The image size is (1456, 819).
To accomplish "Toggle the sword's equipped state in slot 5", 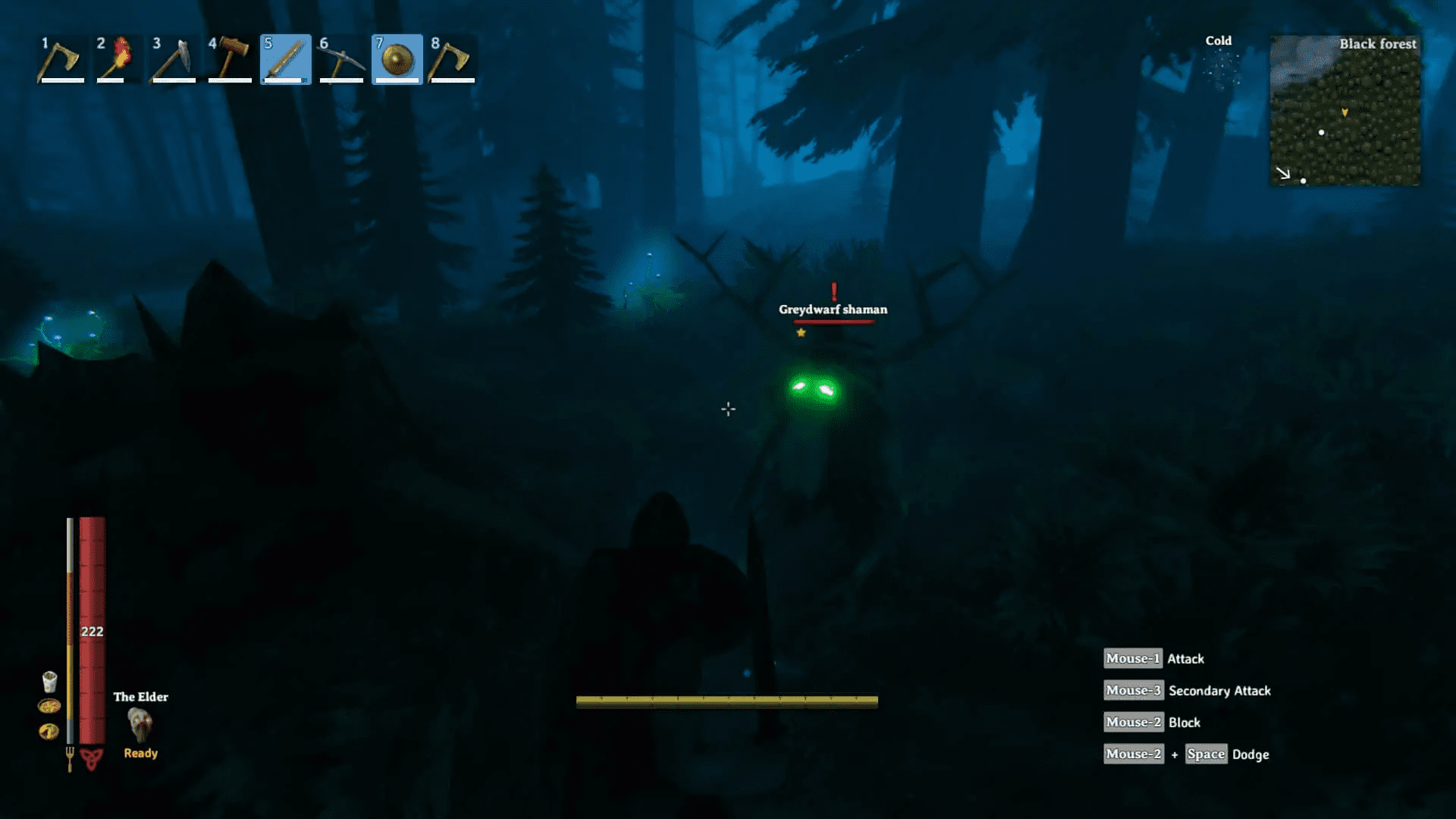I will (285, 59).
